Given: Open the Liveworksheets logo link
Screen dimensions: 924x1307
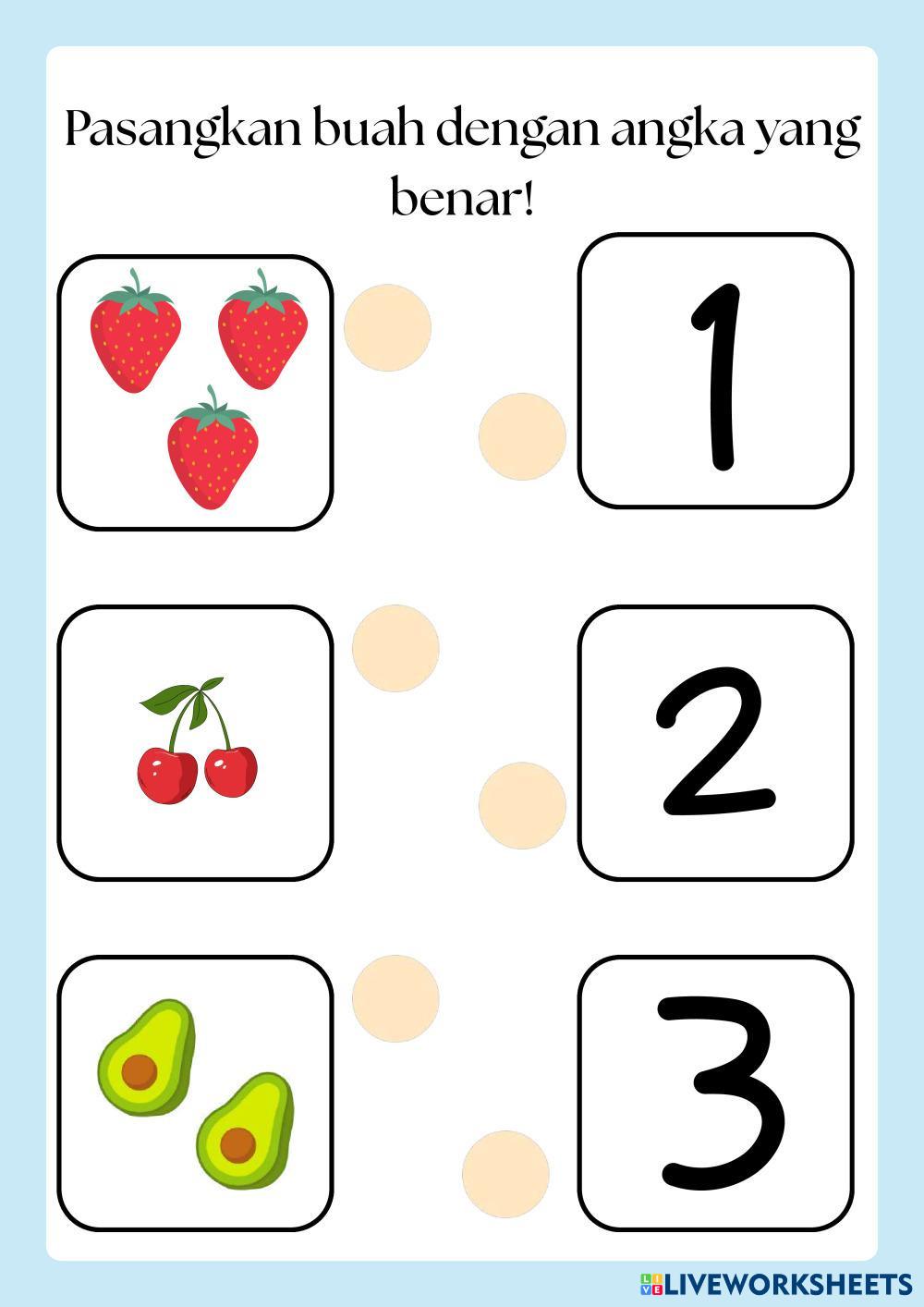Looking at the screenshot, I should click(775, 1283).
